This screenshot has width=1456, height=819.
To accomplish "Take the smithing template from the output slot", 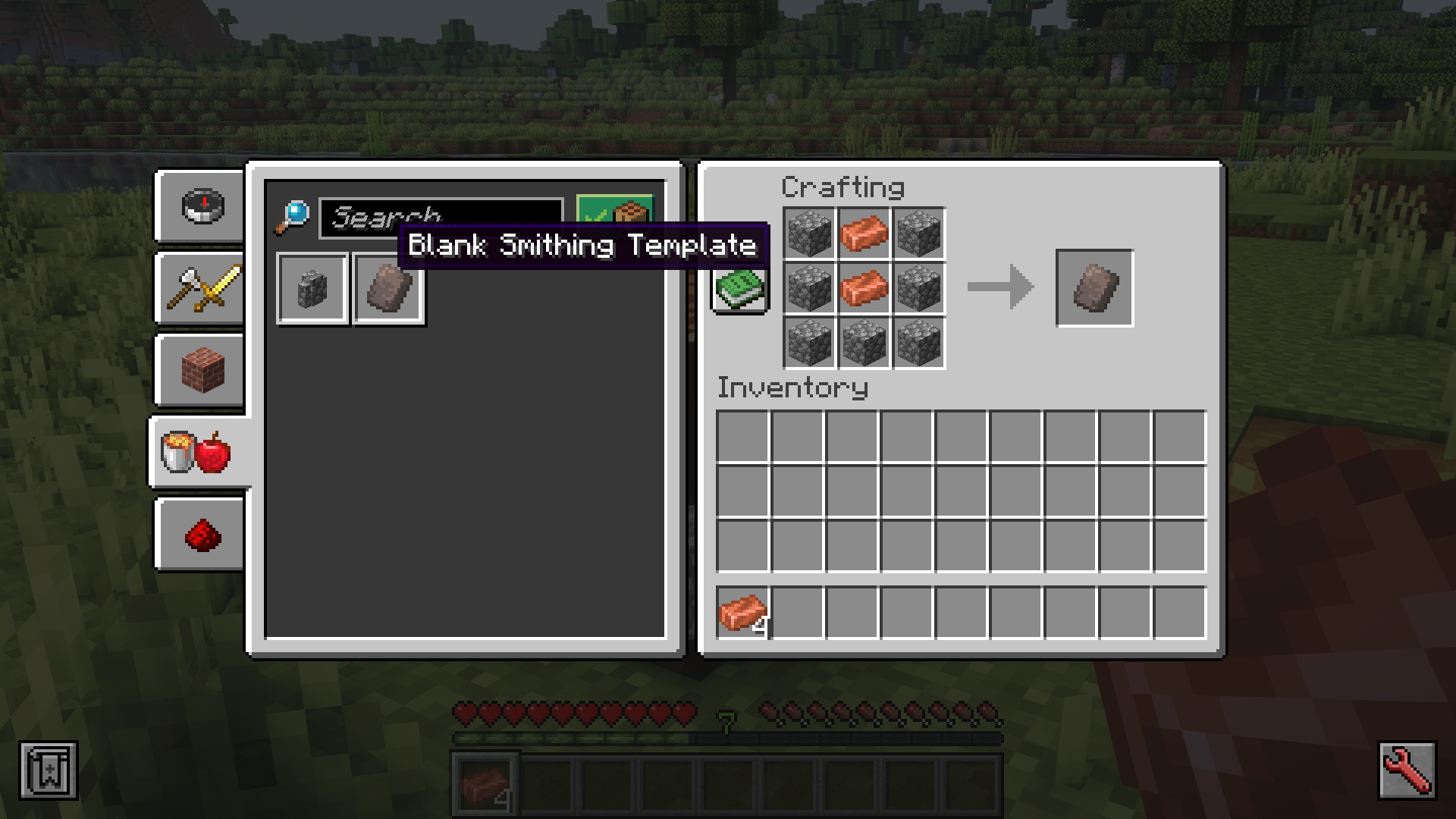I will (1094, 288).
